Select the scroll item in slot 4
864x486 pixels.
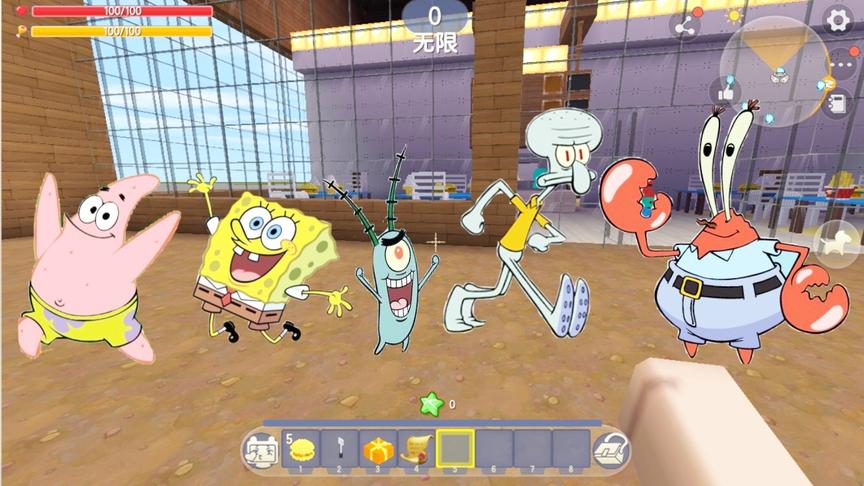415,450
